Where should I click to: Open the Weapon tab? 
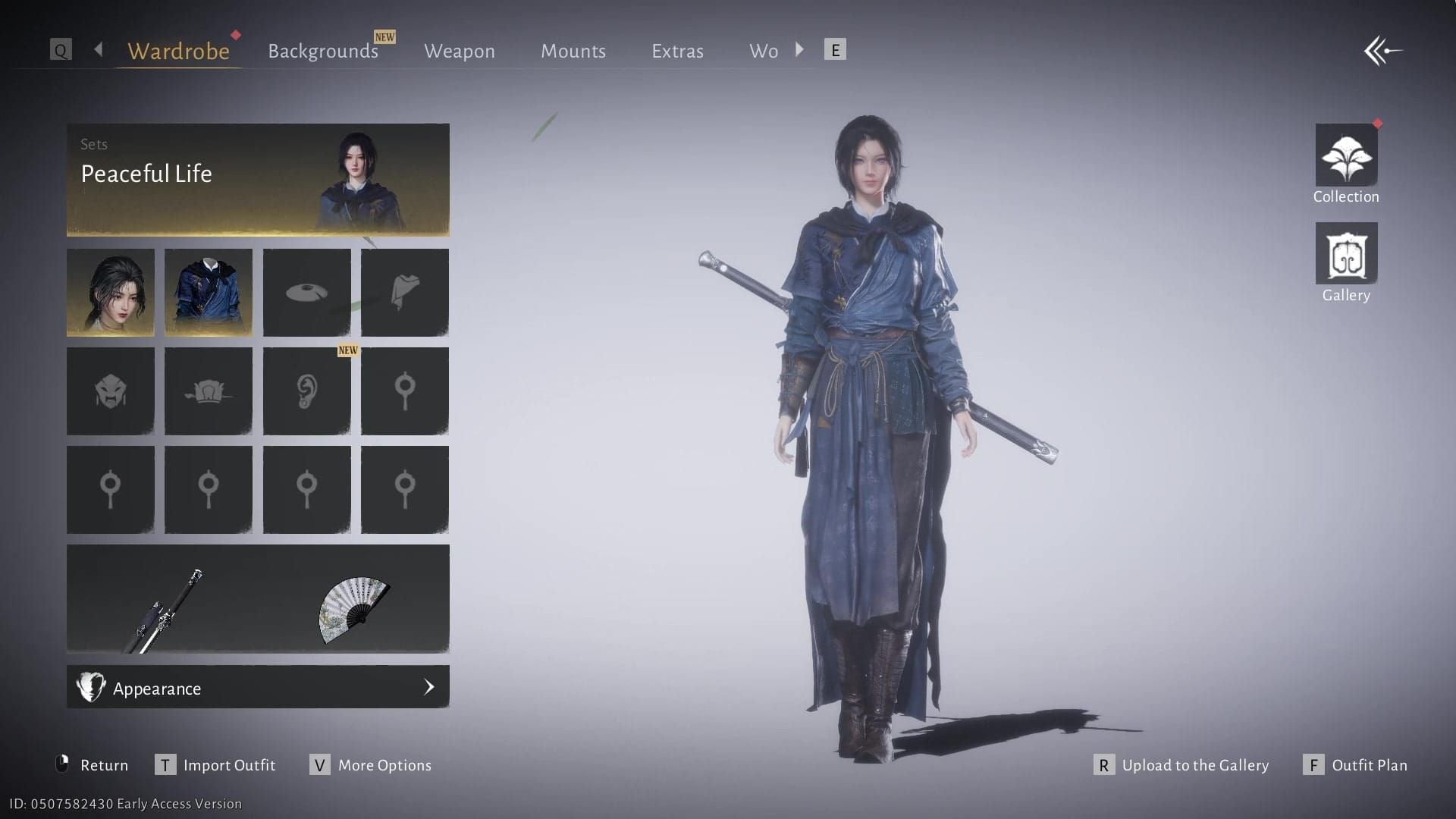(x=459, y=51)
